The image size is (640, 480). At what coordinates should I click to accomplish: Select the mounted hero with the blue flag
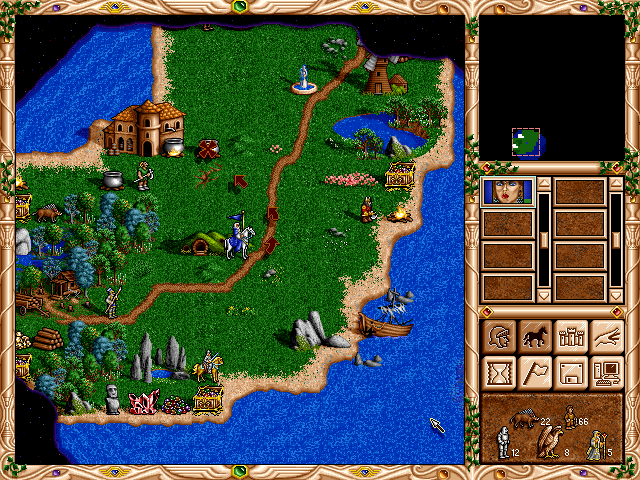237,238
